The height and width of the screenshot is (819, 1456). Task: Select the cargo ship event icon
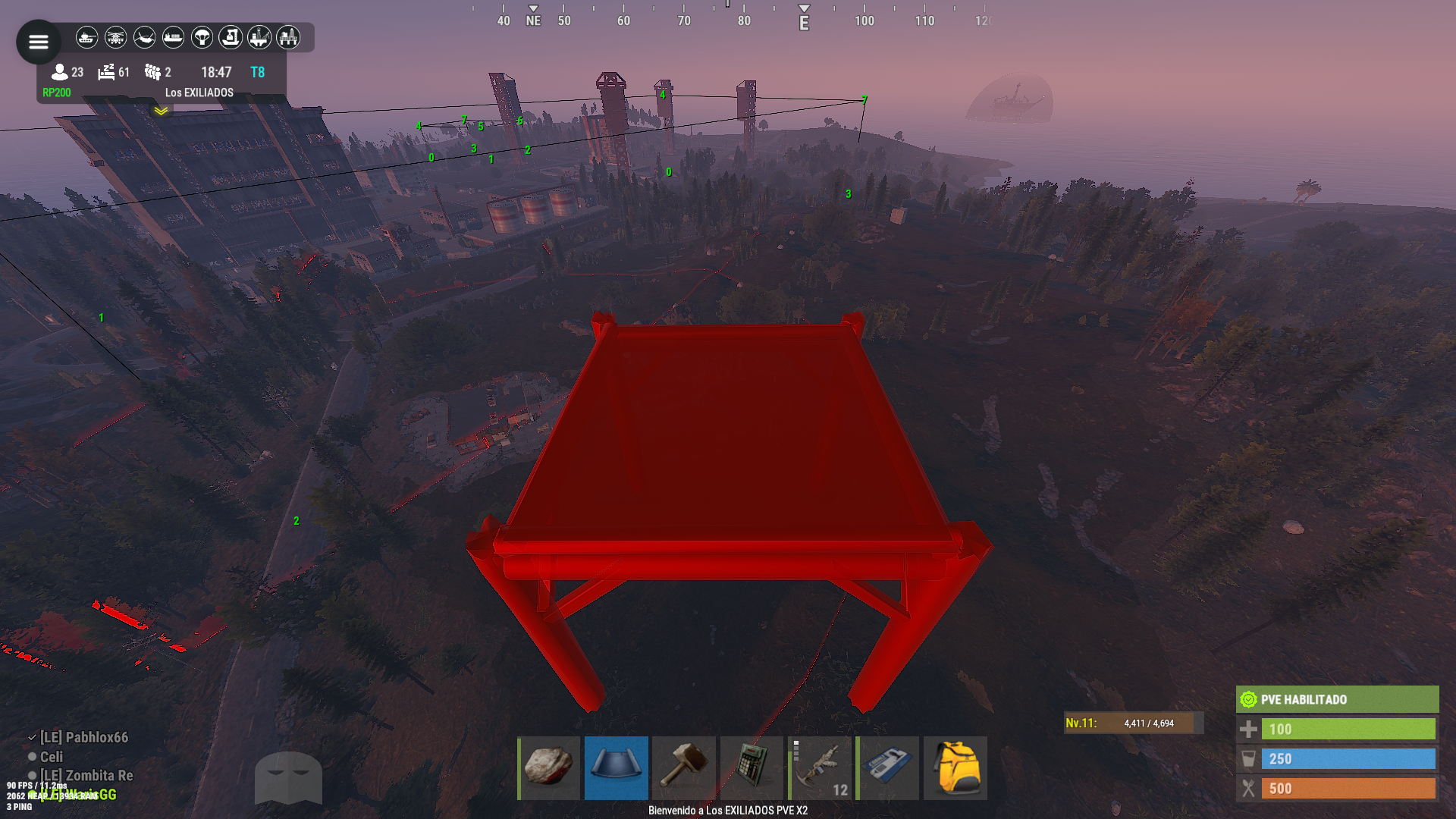pyautogui.click(x=173, y=37)
